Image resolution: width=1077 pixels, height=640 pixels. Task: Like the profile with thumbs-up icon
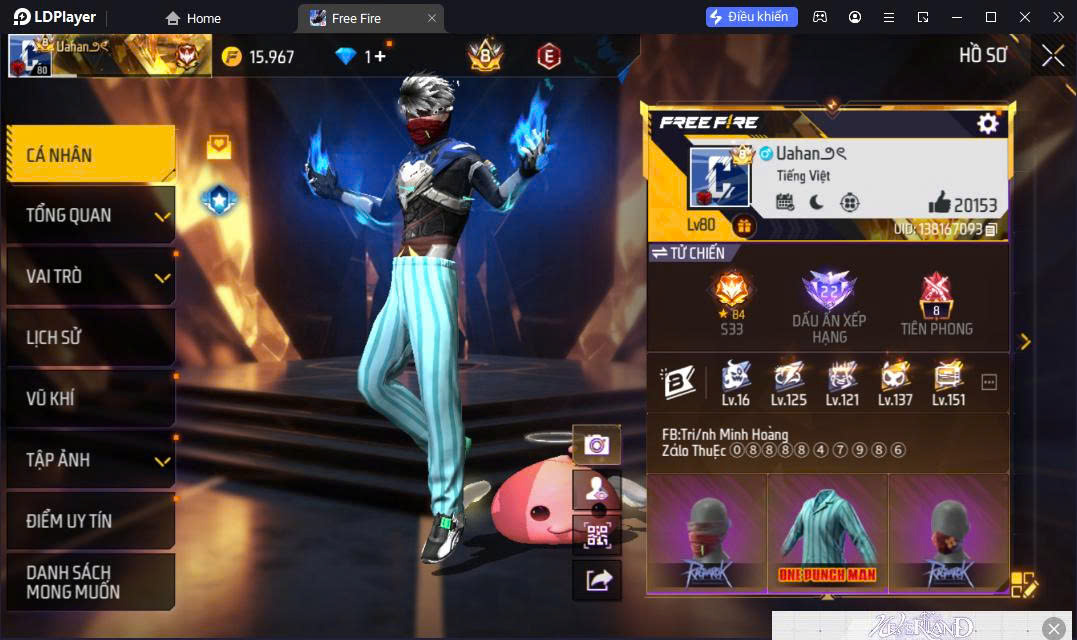point(938,204)
